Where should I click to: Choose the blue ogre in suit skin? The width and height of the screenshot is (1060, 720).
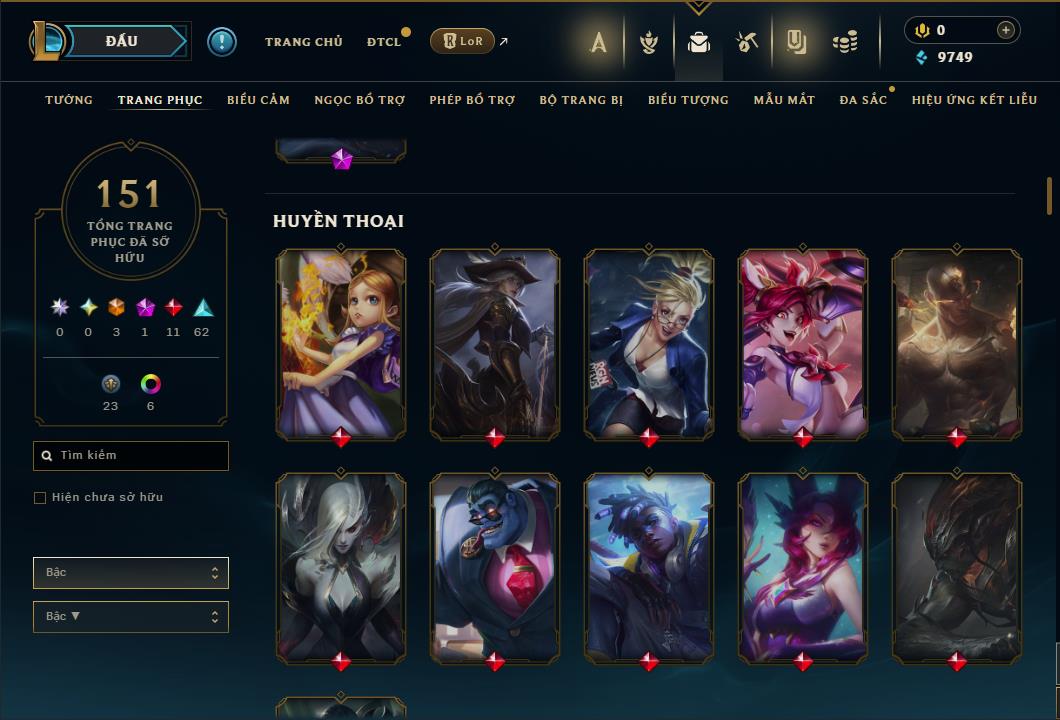coord(495,567)
